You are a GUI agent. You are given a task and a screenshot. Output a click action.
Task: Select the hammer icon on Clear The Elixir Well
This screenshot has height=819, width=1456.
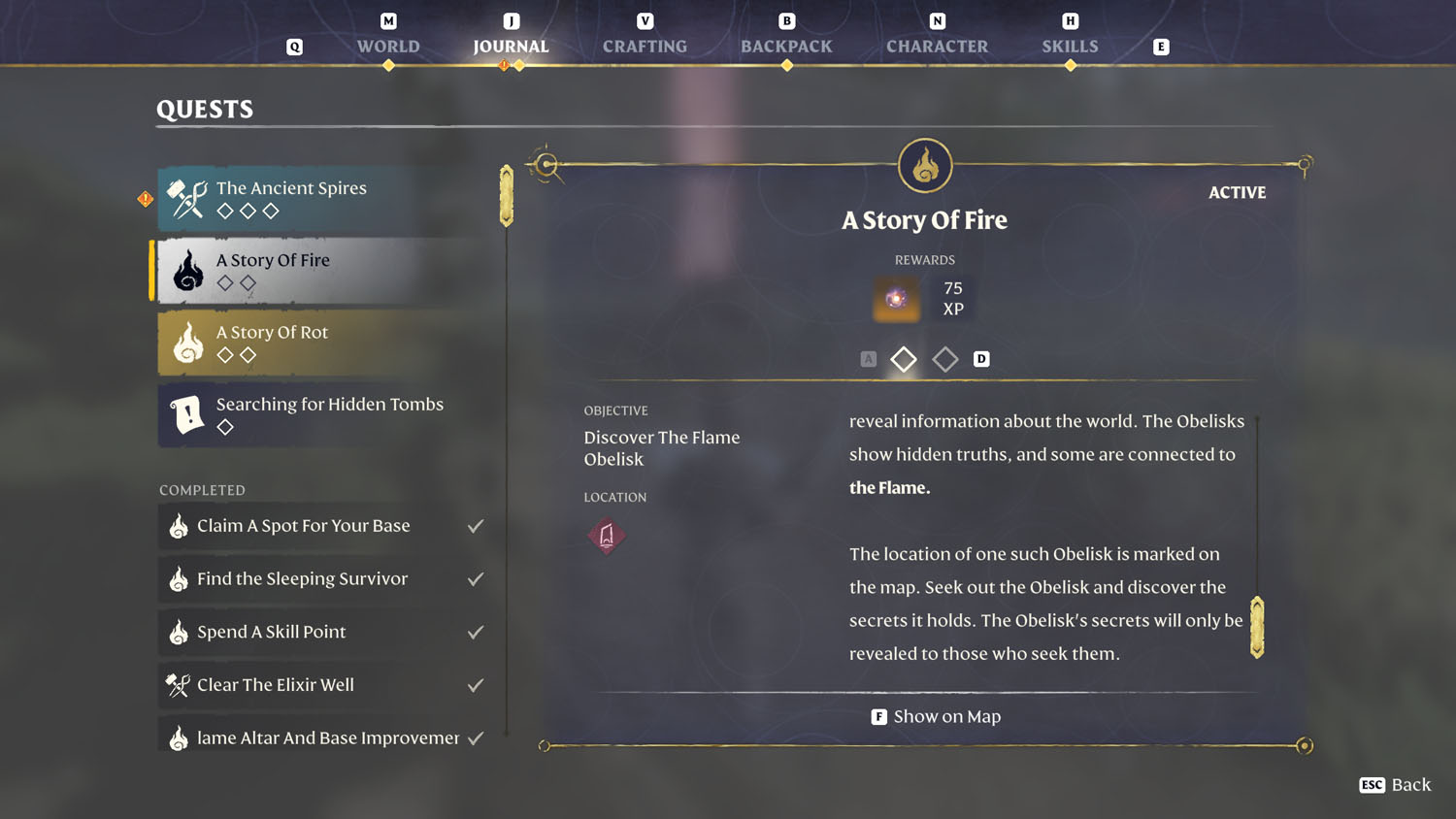pos(178,684)
